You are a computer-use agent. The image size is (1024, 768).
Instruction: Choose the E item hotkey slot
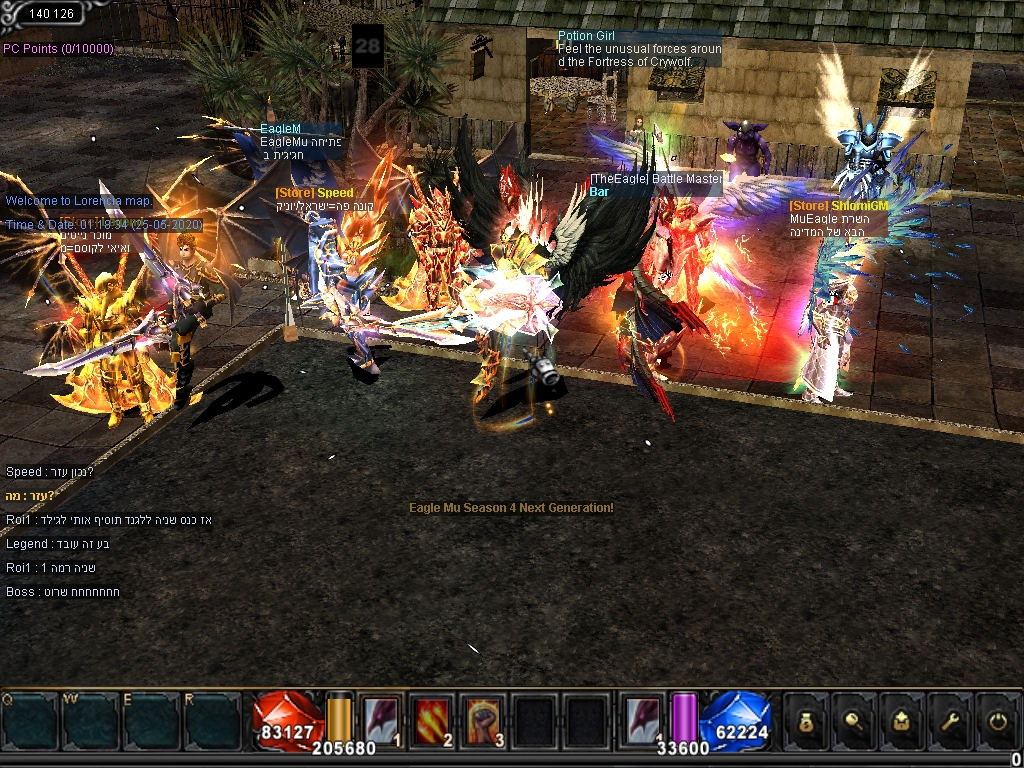tap(152, 720)
